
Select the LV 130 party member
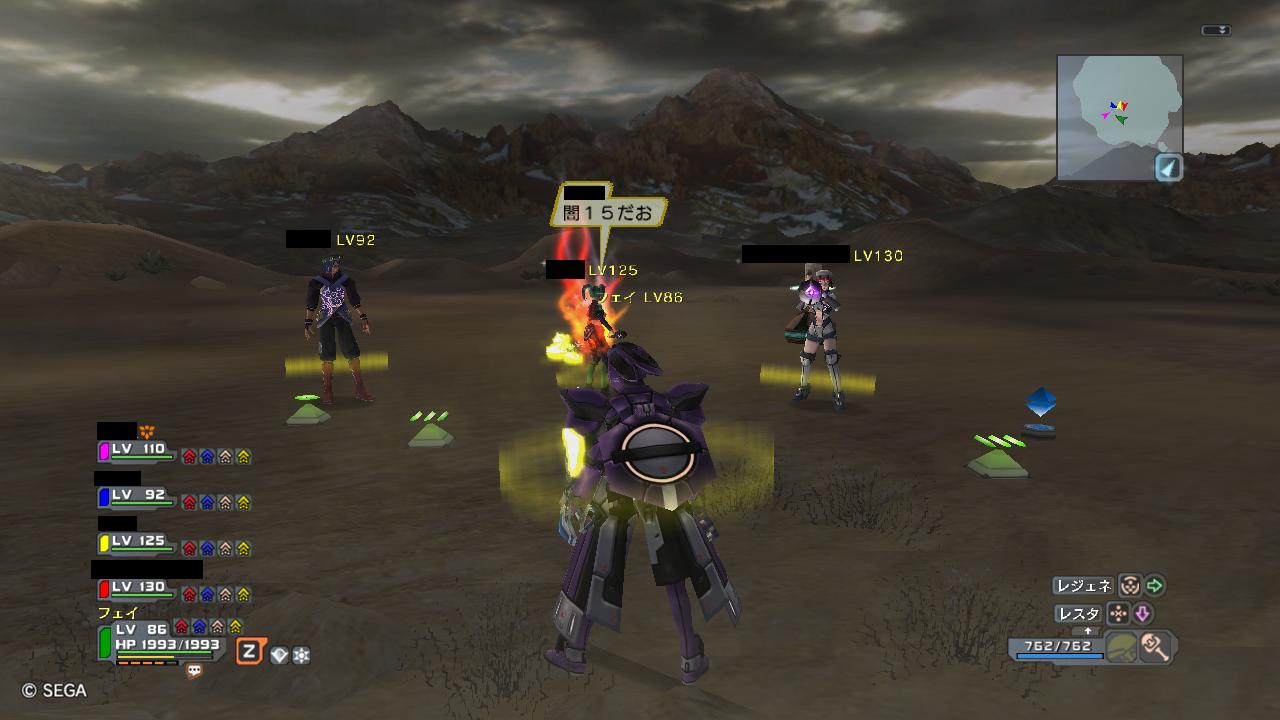pos(140,589)
